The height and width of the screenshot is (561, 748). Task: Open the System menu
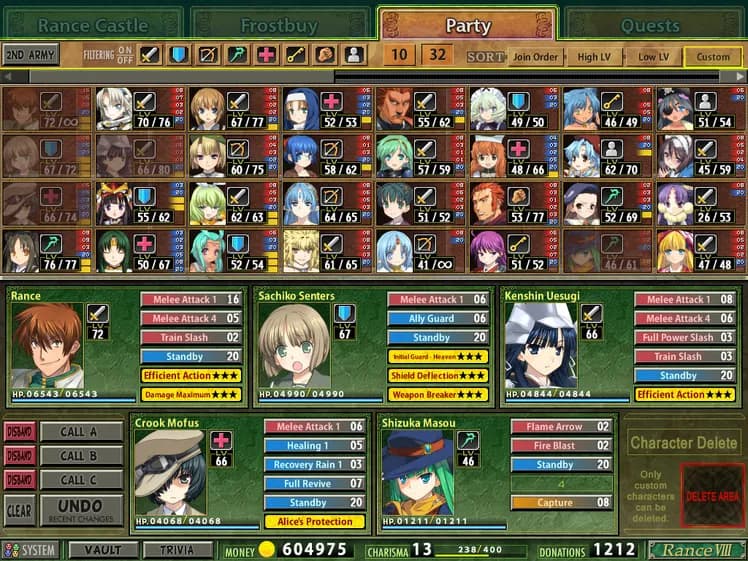click(32, 550)
